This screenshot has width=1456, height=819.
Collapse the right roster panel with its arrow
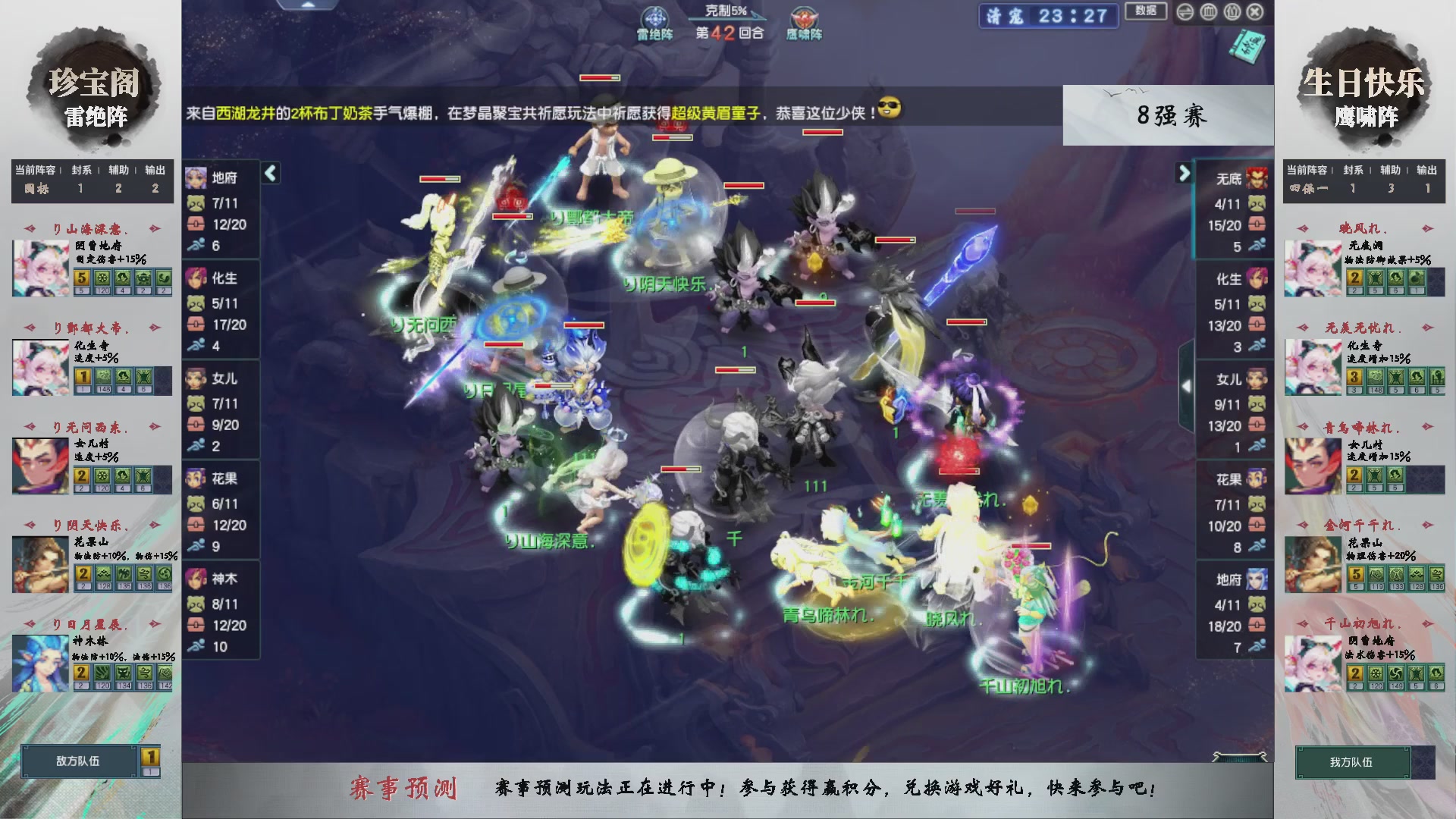click(1184, 173)
